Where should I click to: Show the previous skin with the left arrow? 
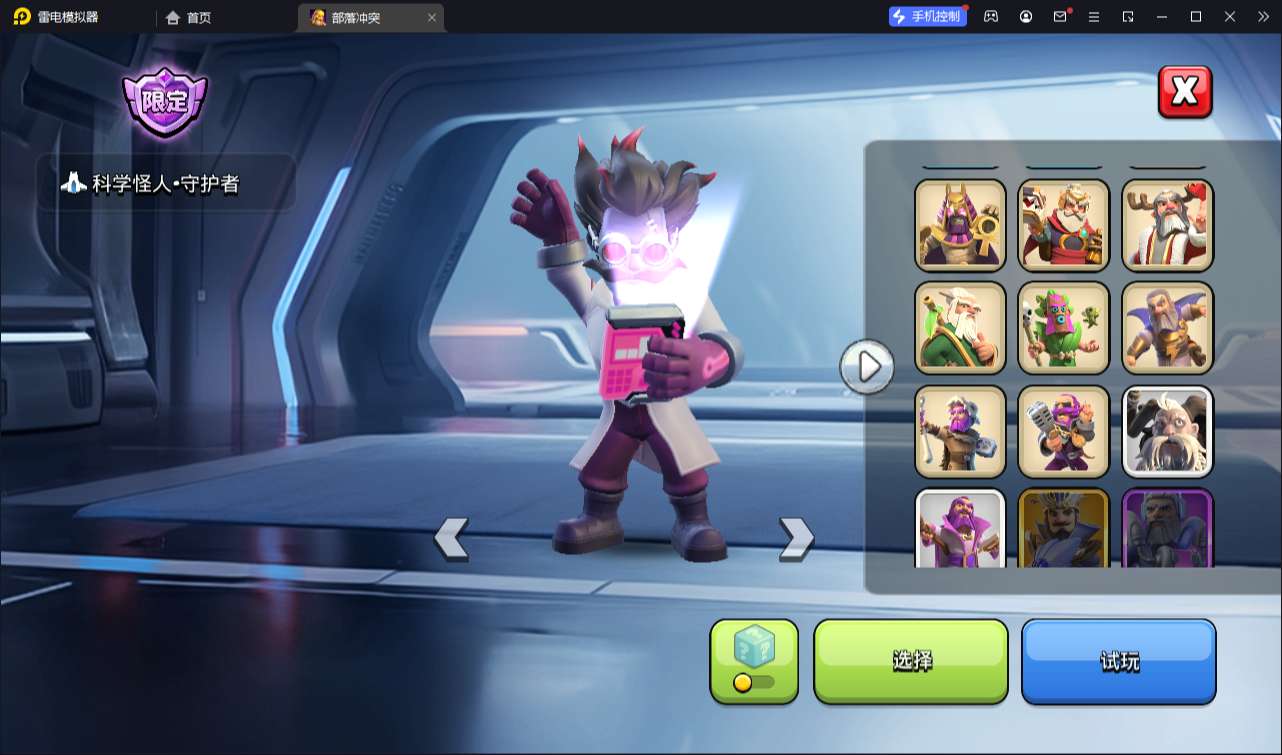pos(451,538)
